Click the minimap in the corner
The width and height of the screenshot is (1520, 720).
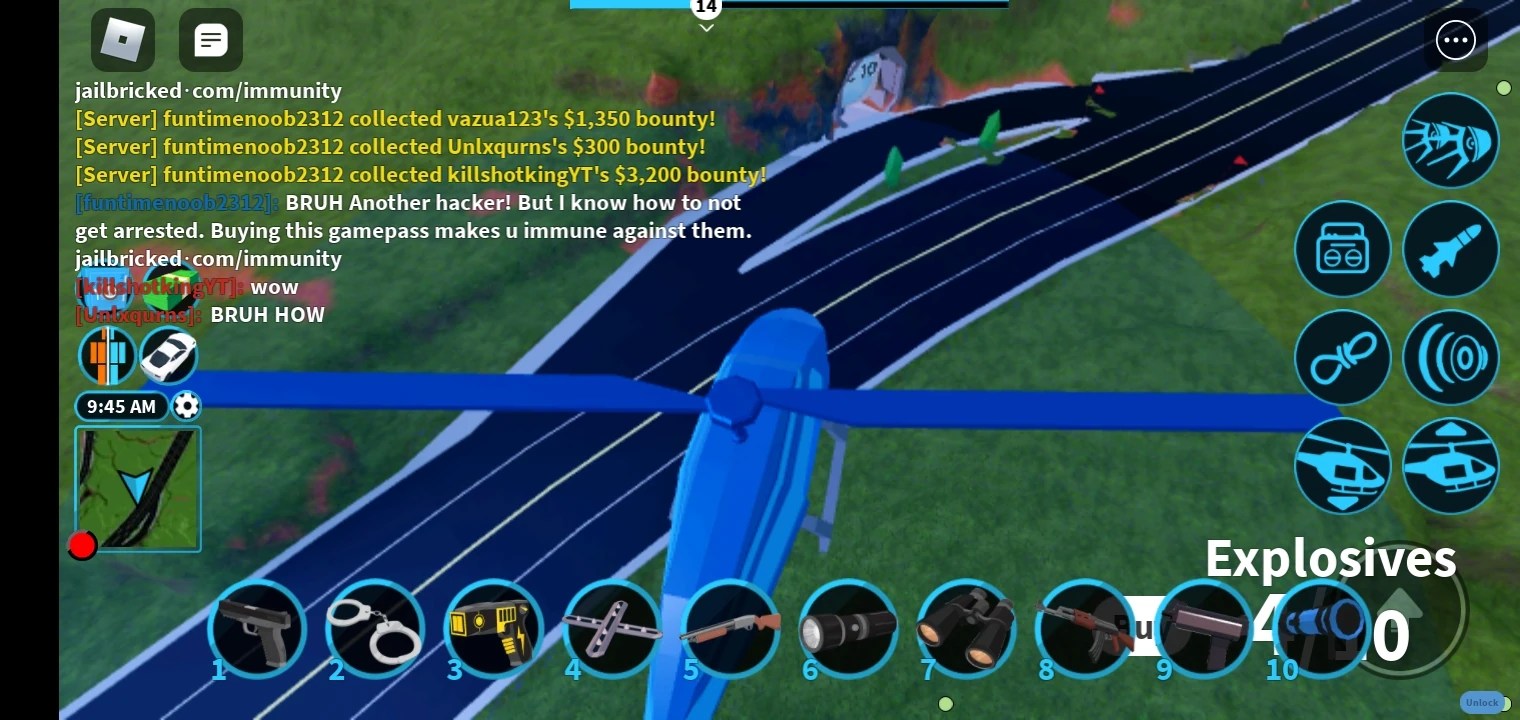click(x=138, y=489)
